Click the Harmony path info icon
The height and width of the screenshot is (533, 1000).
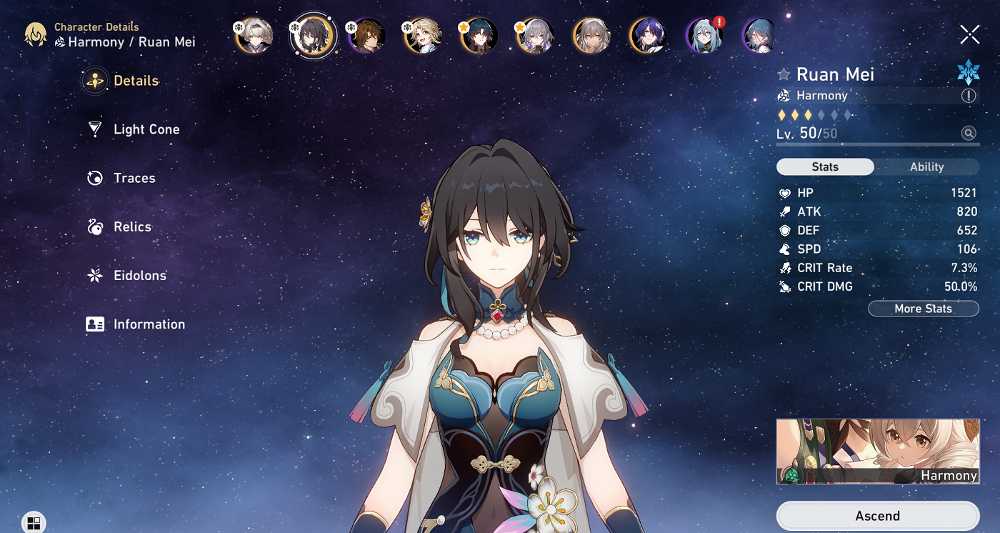[968, 96]
